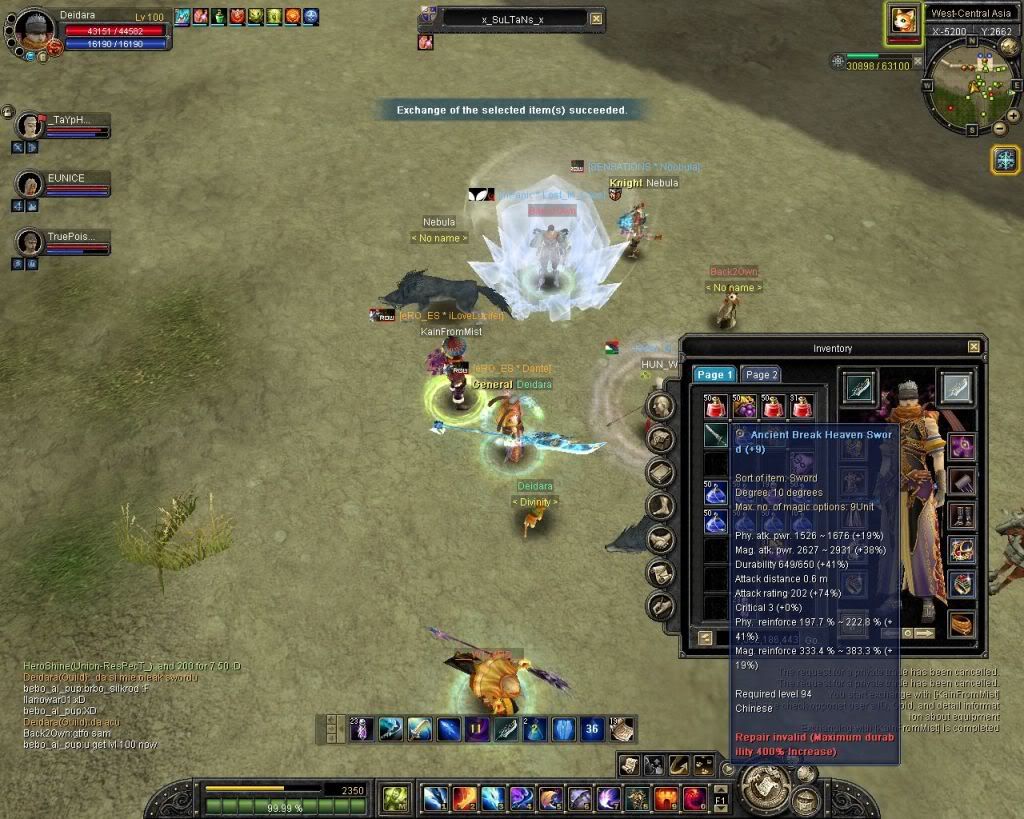The height and width of the screenshot is (819, 1024).
Task: Switch to inventory Page 2
Action: (761, 374)
